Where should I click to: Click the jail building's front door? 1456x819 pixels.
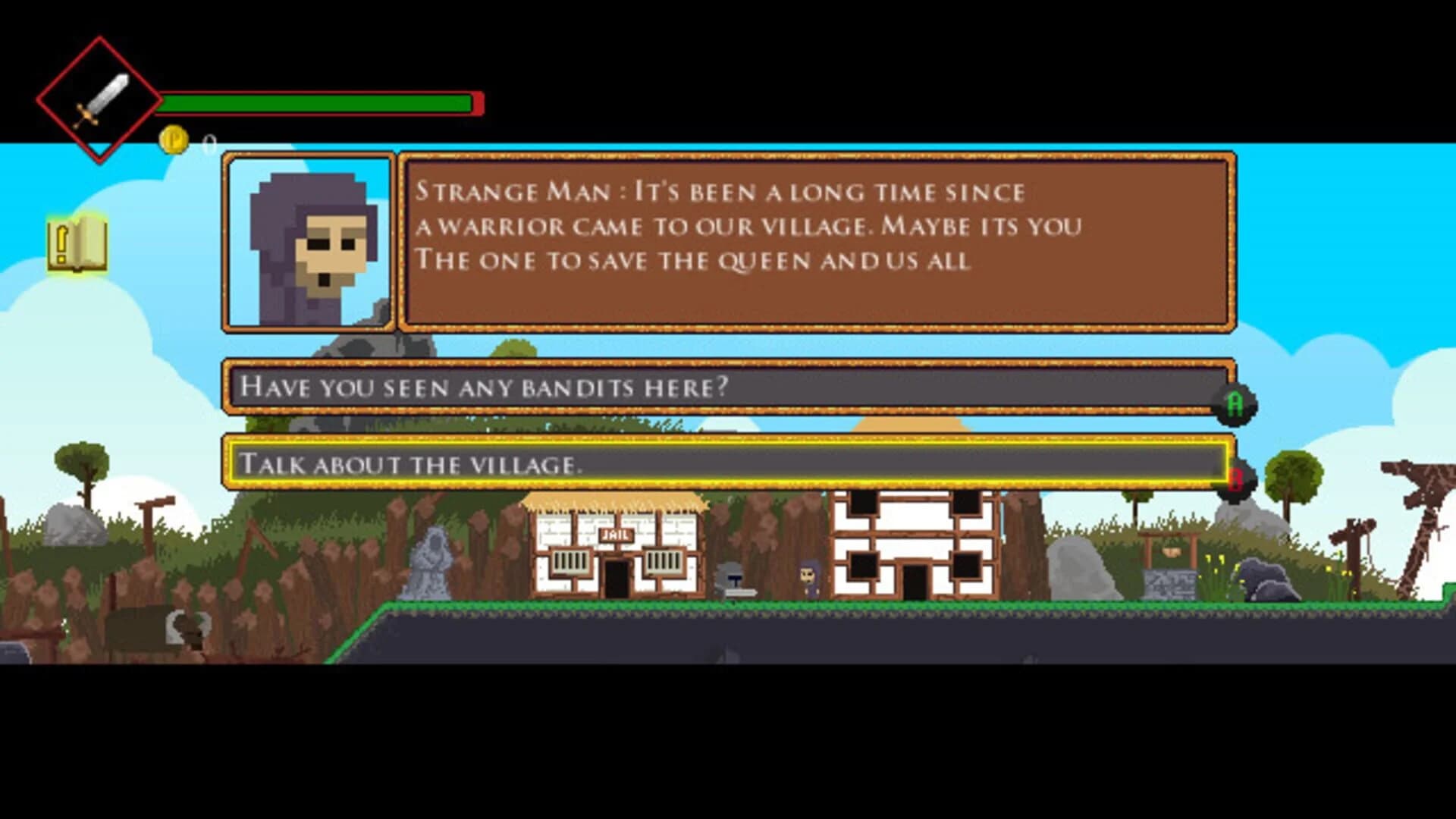(x=616, y=576)
